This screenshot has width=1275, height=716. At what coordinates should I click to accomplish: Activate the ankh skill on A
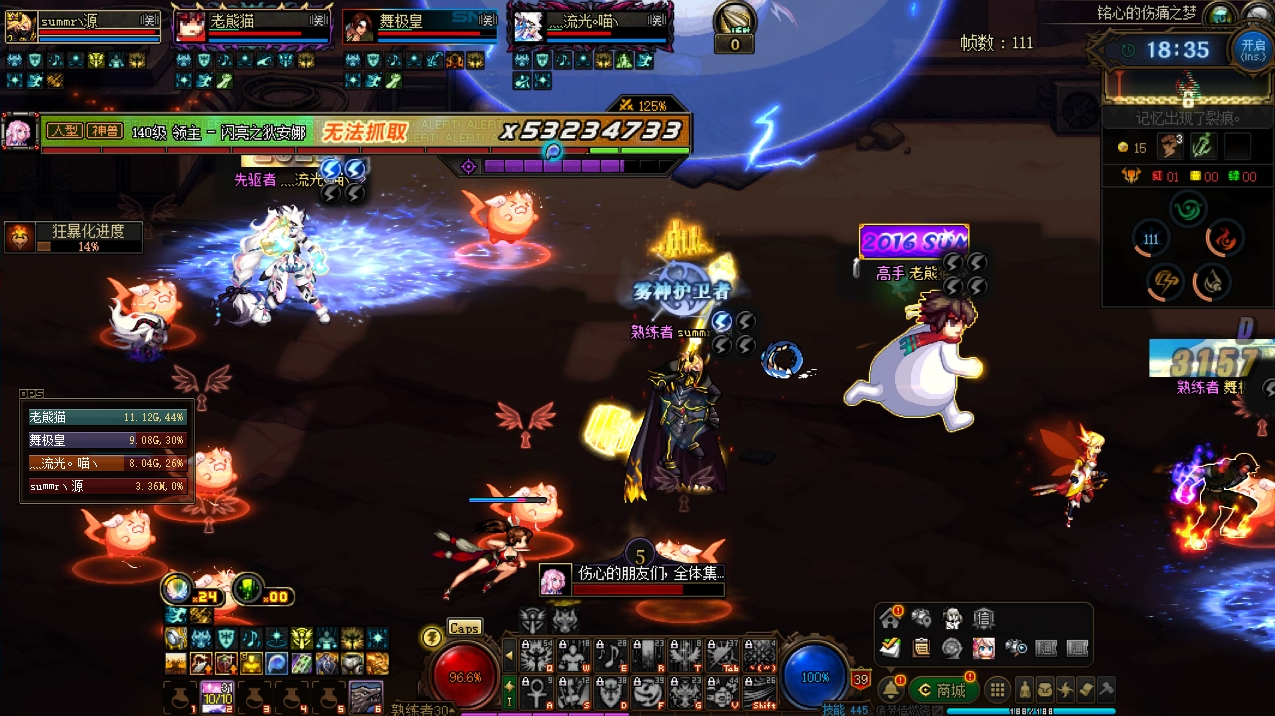pos(535,691)
